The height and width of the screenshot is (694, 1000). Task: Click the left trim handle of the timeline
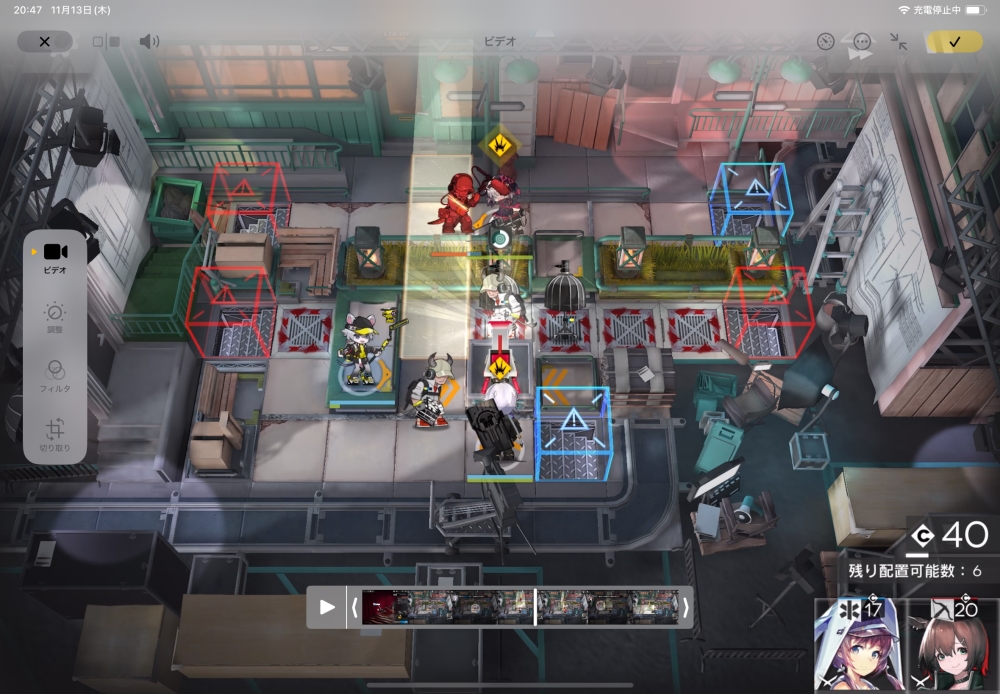pyautogui.click(x=354, y=607)
